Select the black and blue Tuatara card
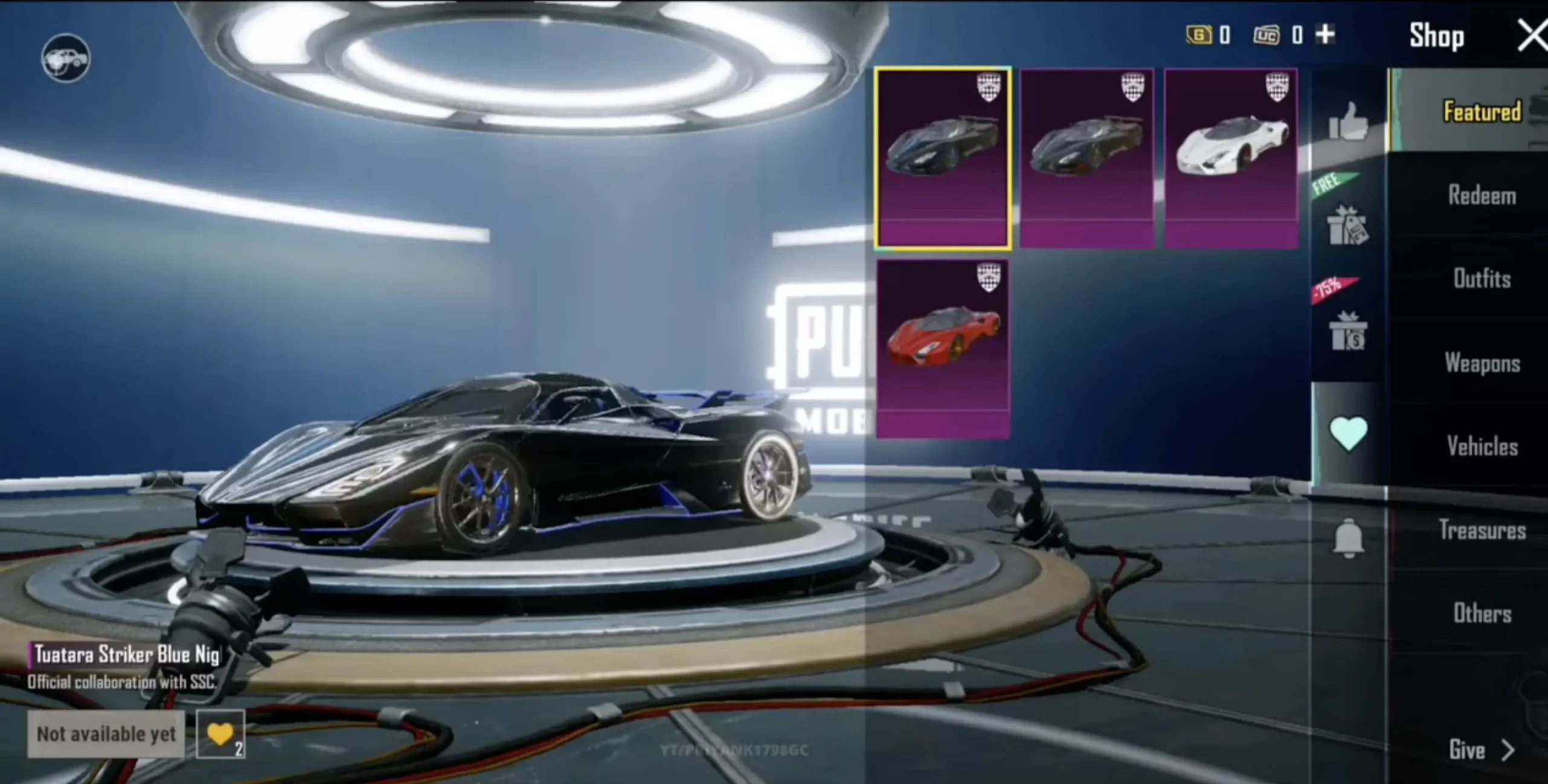 942,158
